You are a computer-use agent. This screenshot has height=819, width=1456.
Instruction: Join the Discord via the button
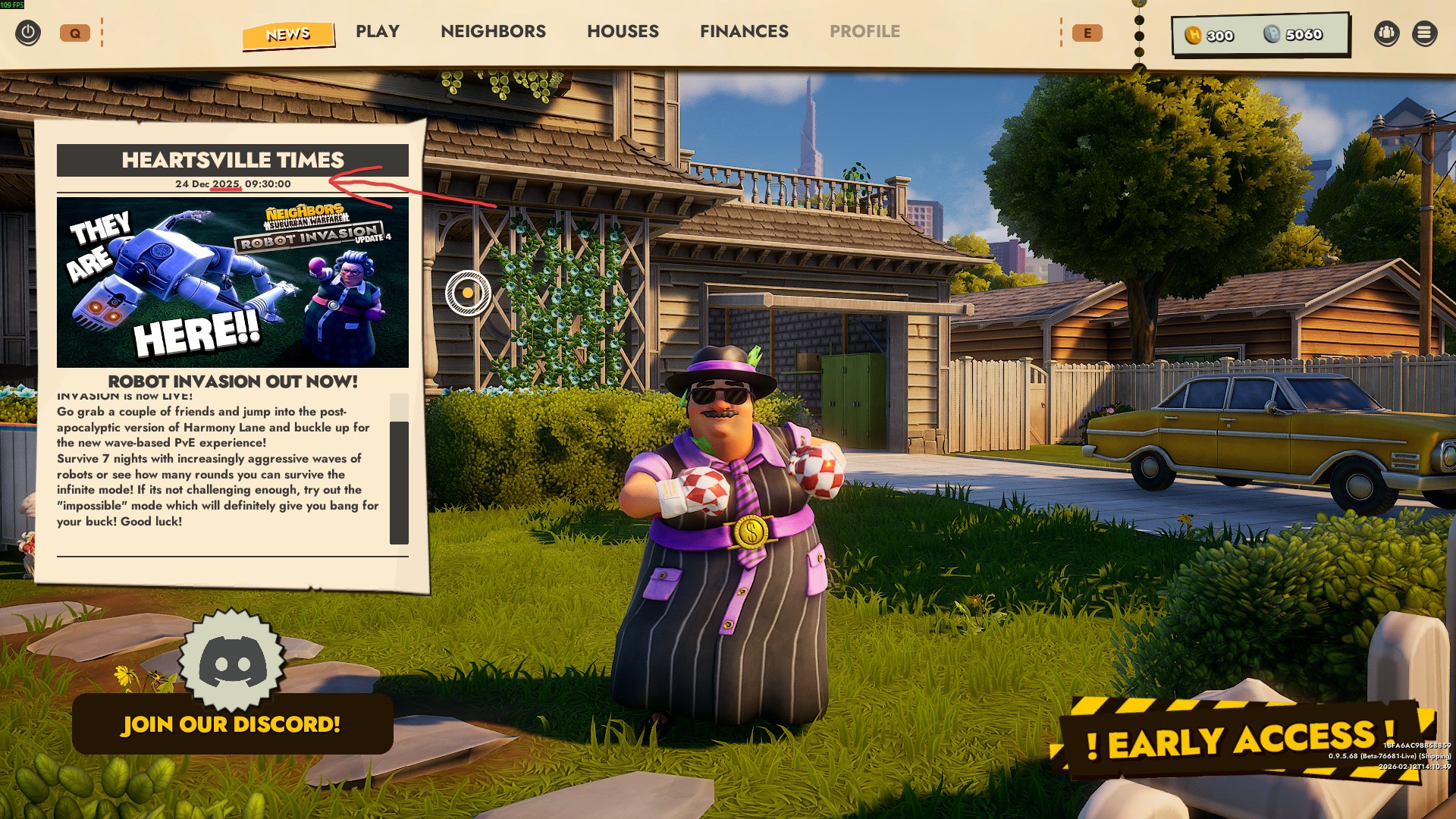(232, 724)
